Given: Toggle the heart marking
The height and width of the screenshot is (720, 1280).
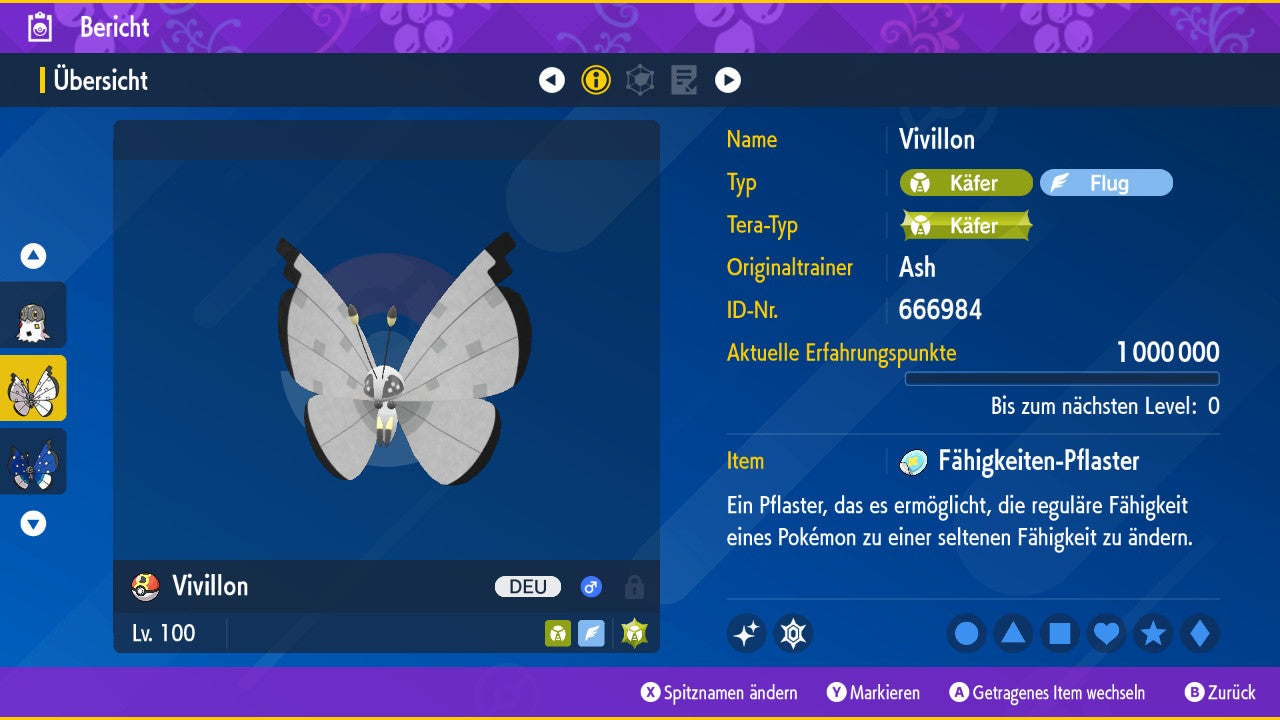Looking at the screenshot, I should pos(1107,634).
